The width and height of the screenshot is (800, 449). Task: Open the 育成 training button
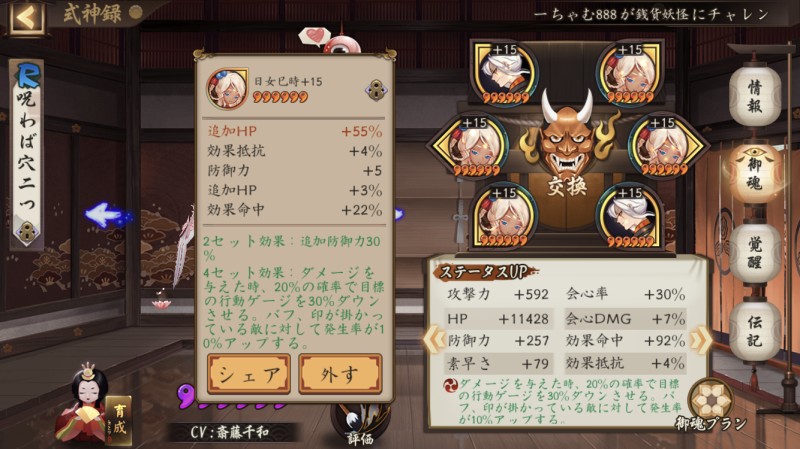click(119, 420)
